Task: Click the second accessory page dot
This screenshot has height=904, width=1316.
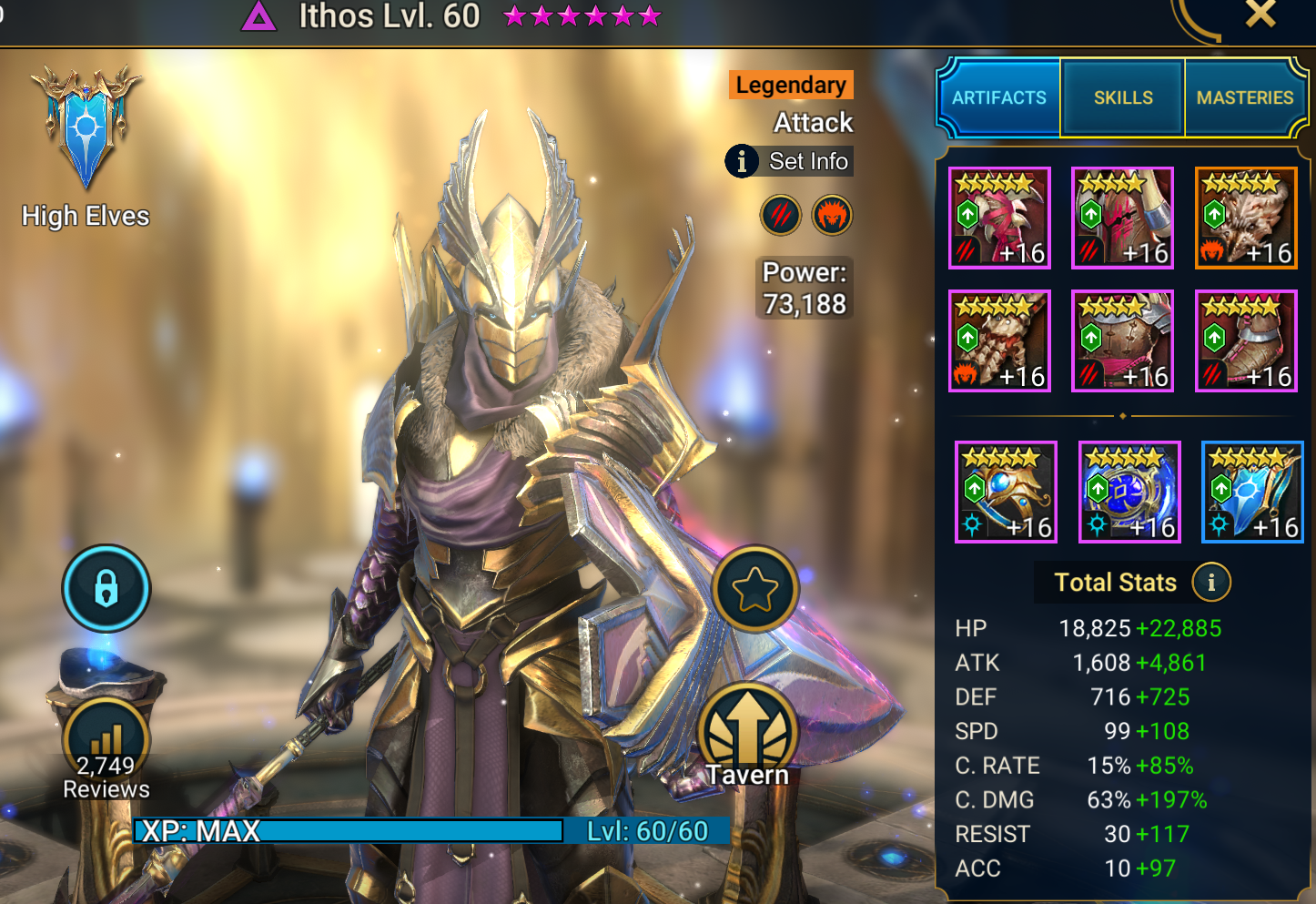Action: [1121, 416]
